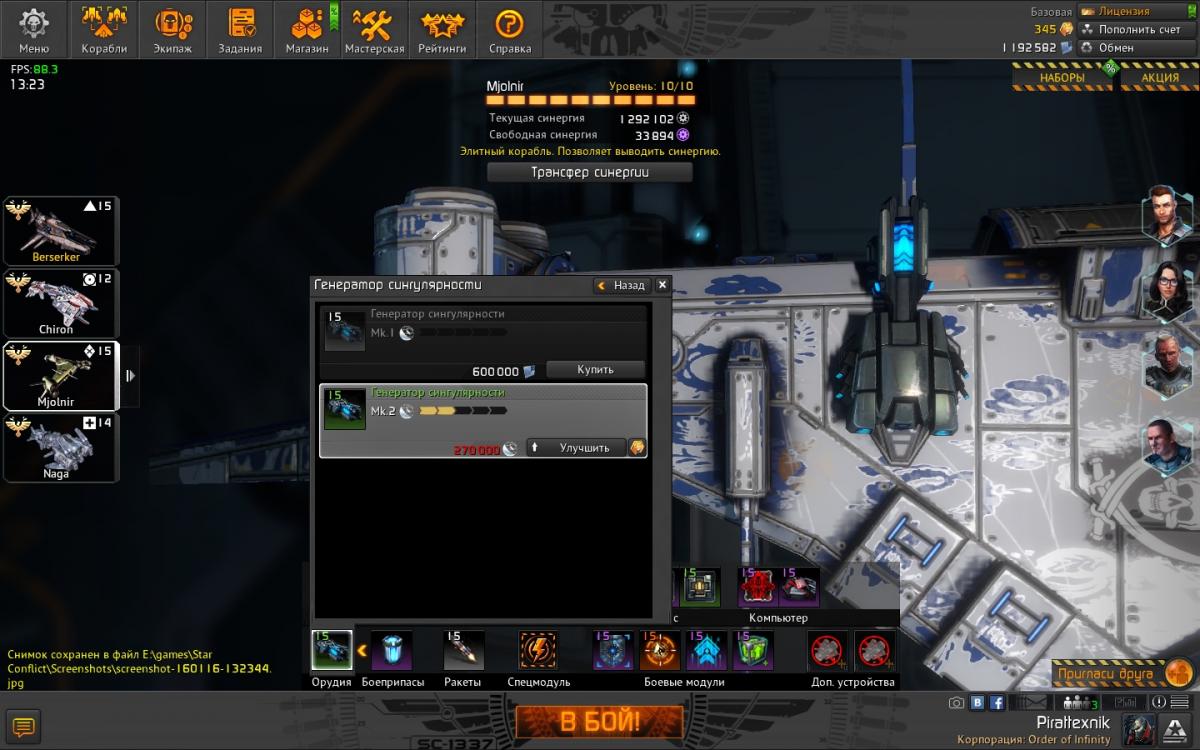Click Пополнить счет to add funds
The height and width of the screenshot is (750, 1200).
[x=1140, y=29]
